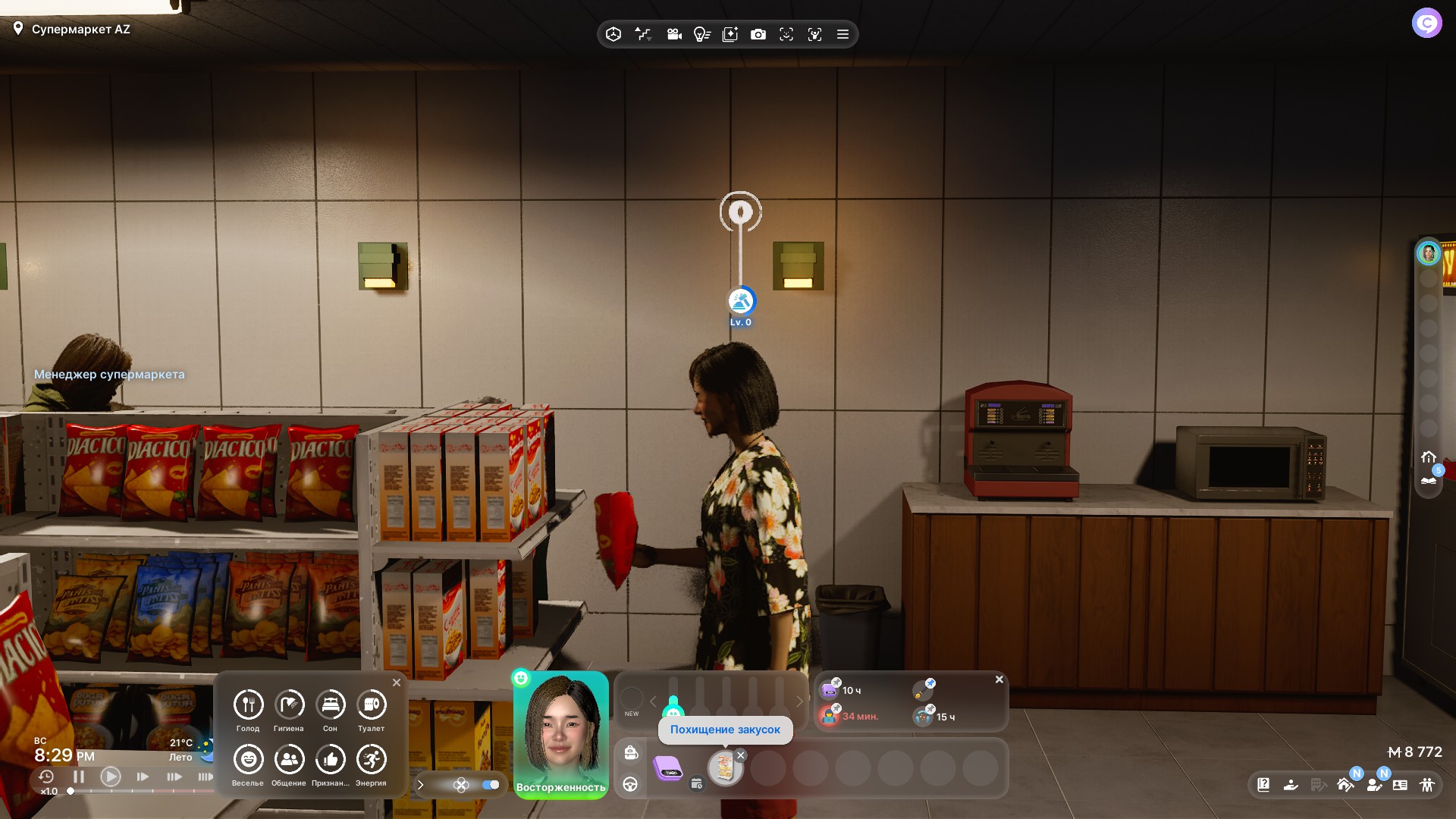
Task: Set time to normal play speed
Action: pyautogui.click(x=111, y=777)
